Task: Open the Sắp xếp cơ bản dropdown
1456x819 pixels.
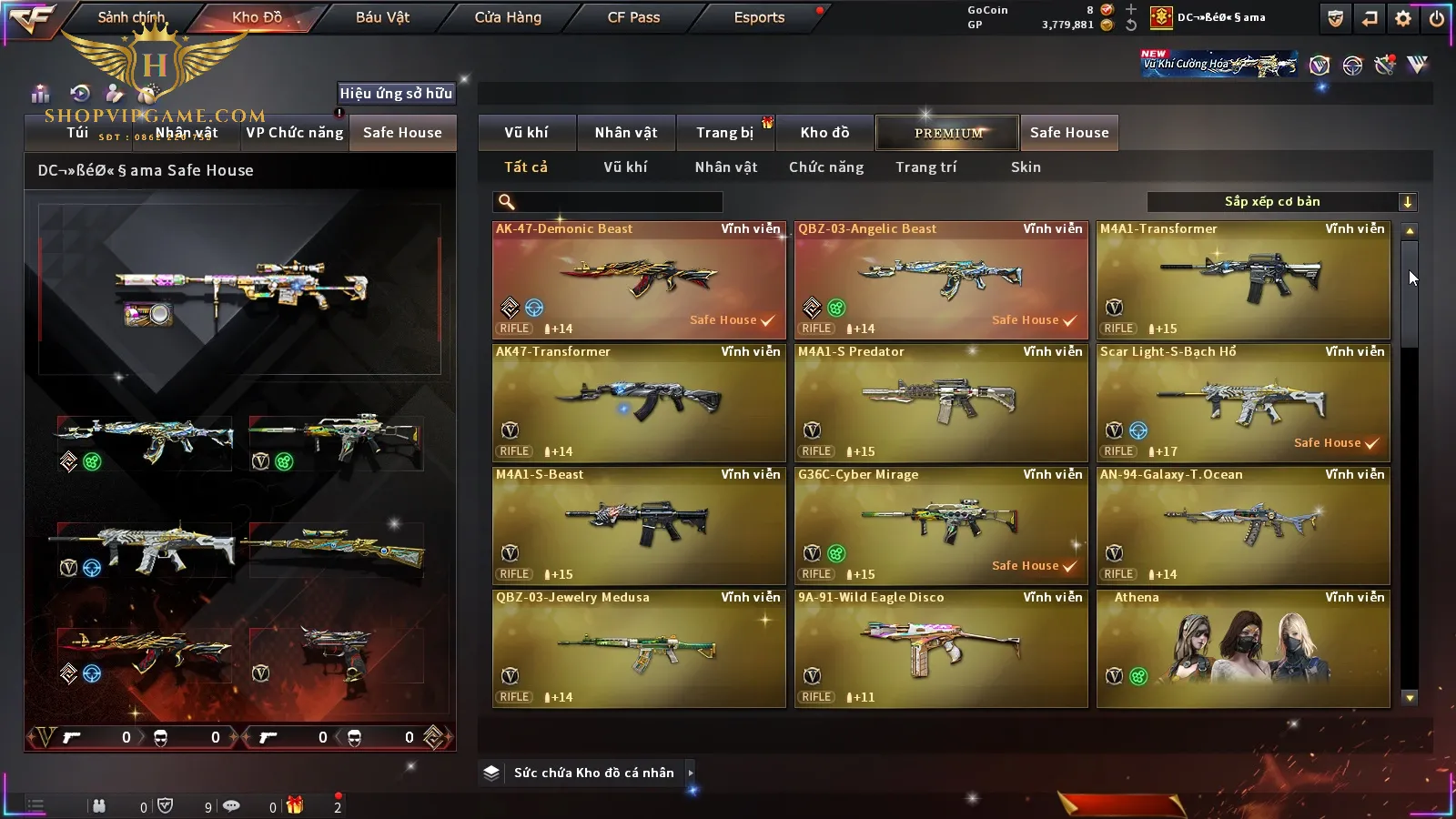Action: 1281,202
